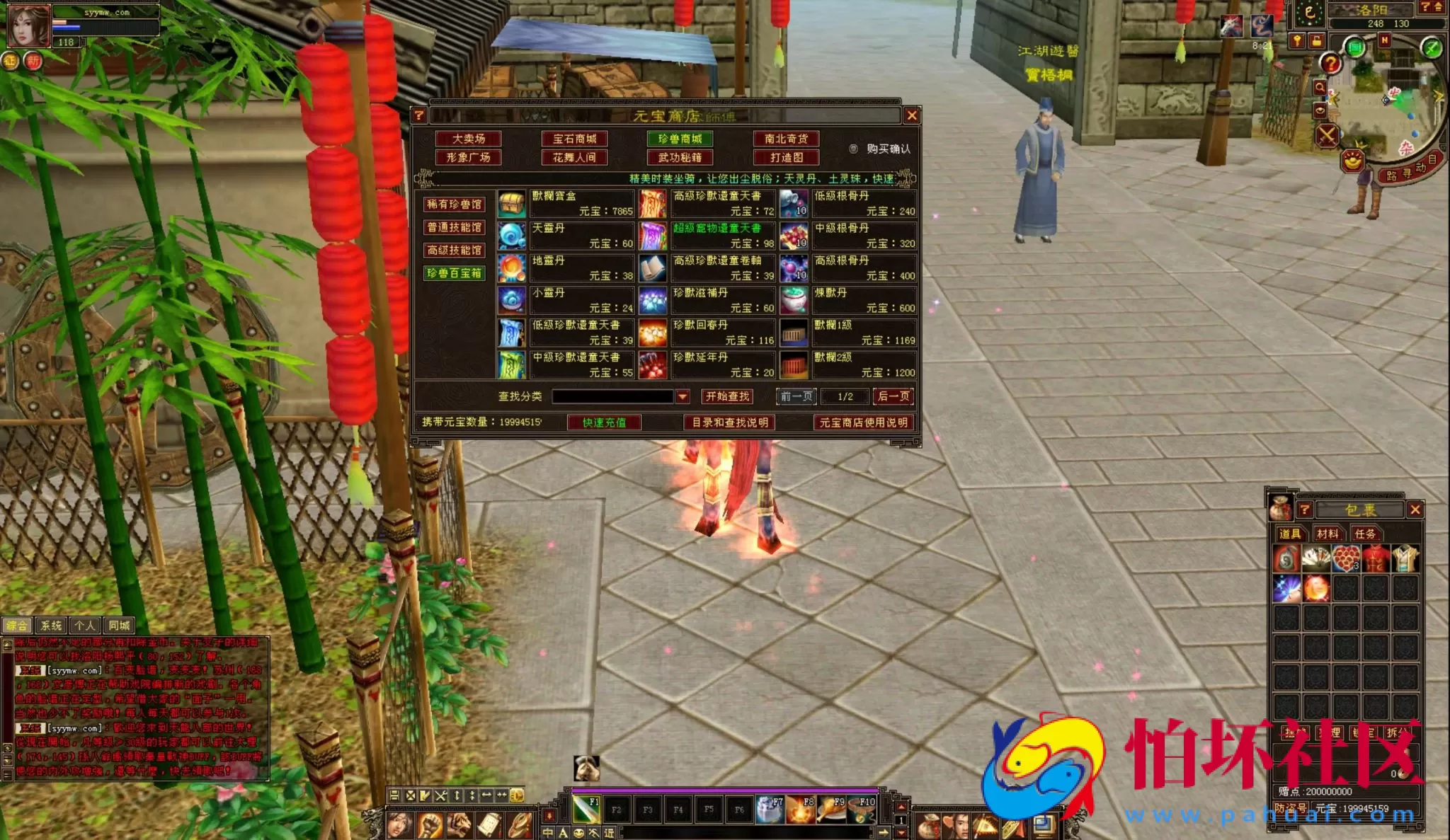Select the 系统 chat channel tab
This screenshot has width=1450, height=840.
51,626
